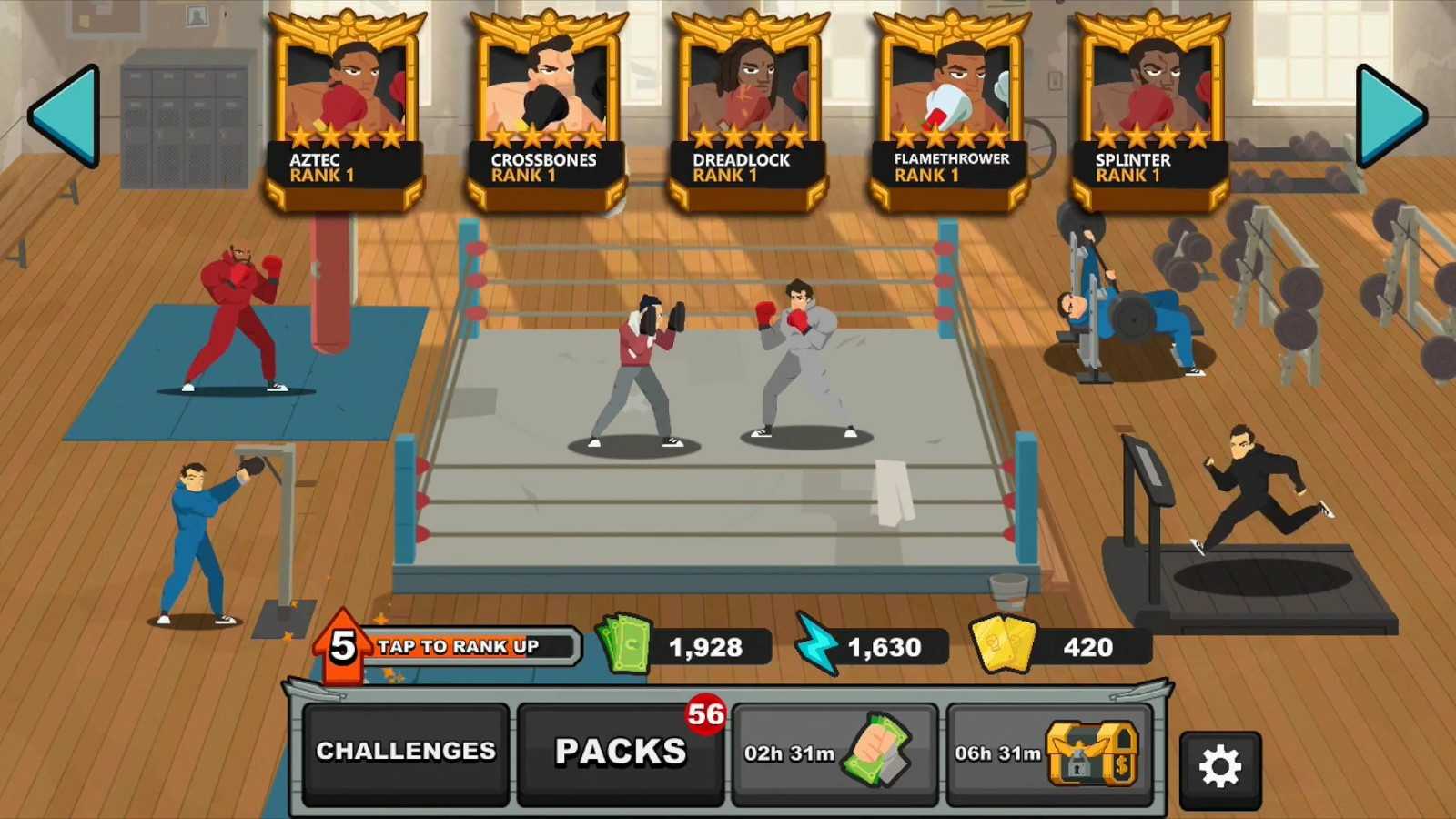This screenshot has width=1456, height=819.
Task: Click the blue lightning energy icon
Action: pyautogui.click(x=816, y=644)
